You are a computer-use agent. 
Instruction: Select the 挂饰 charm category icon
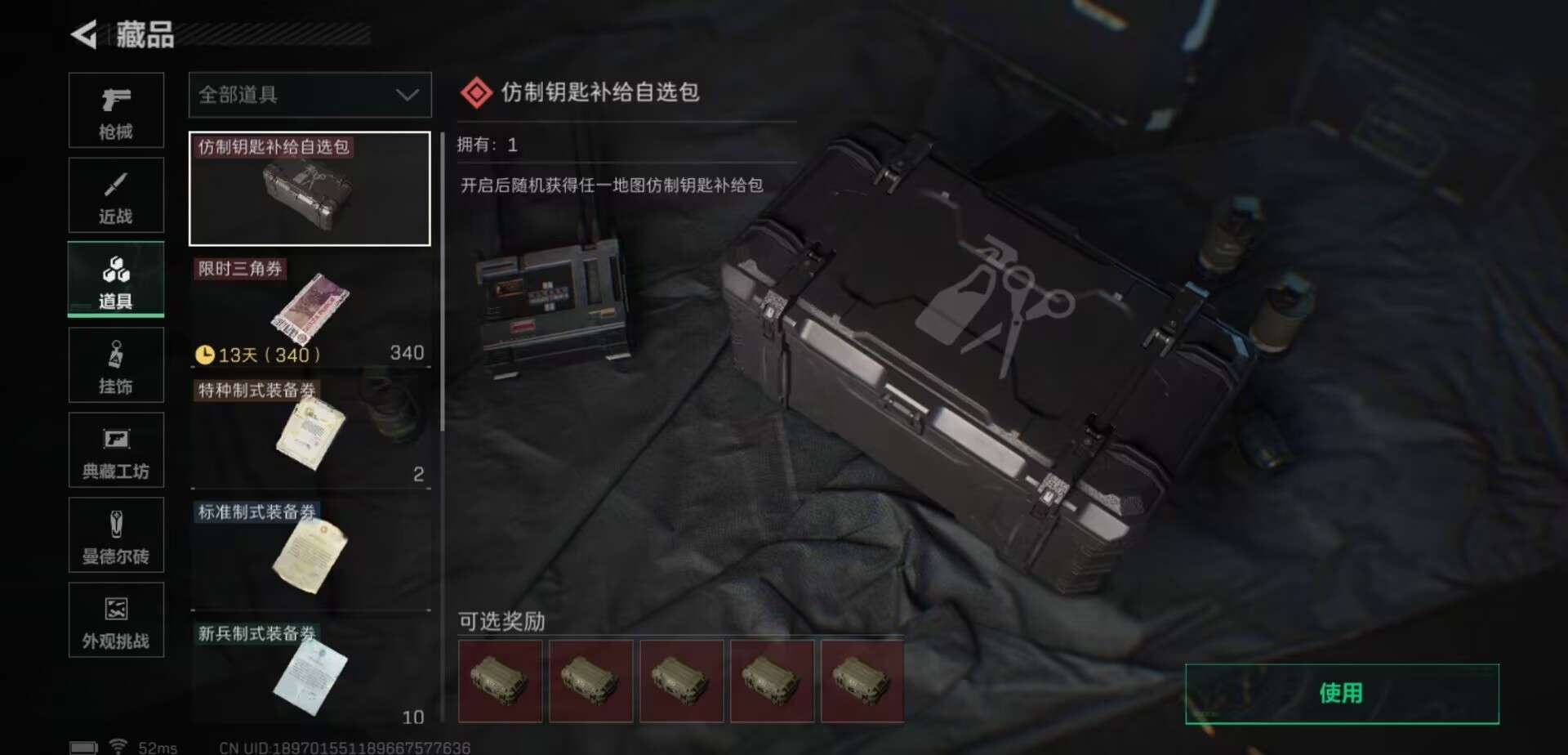116,365
